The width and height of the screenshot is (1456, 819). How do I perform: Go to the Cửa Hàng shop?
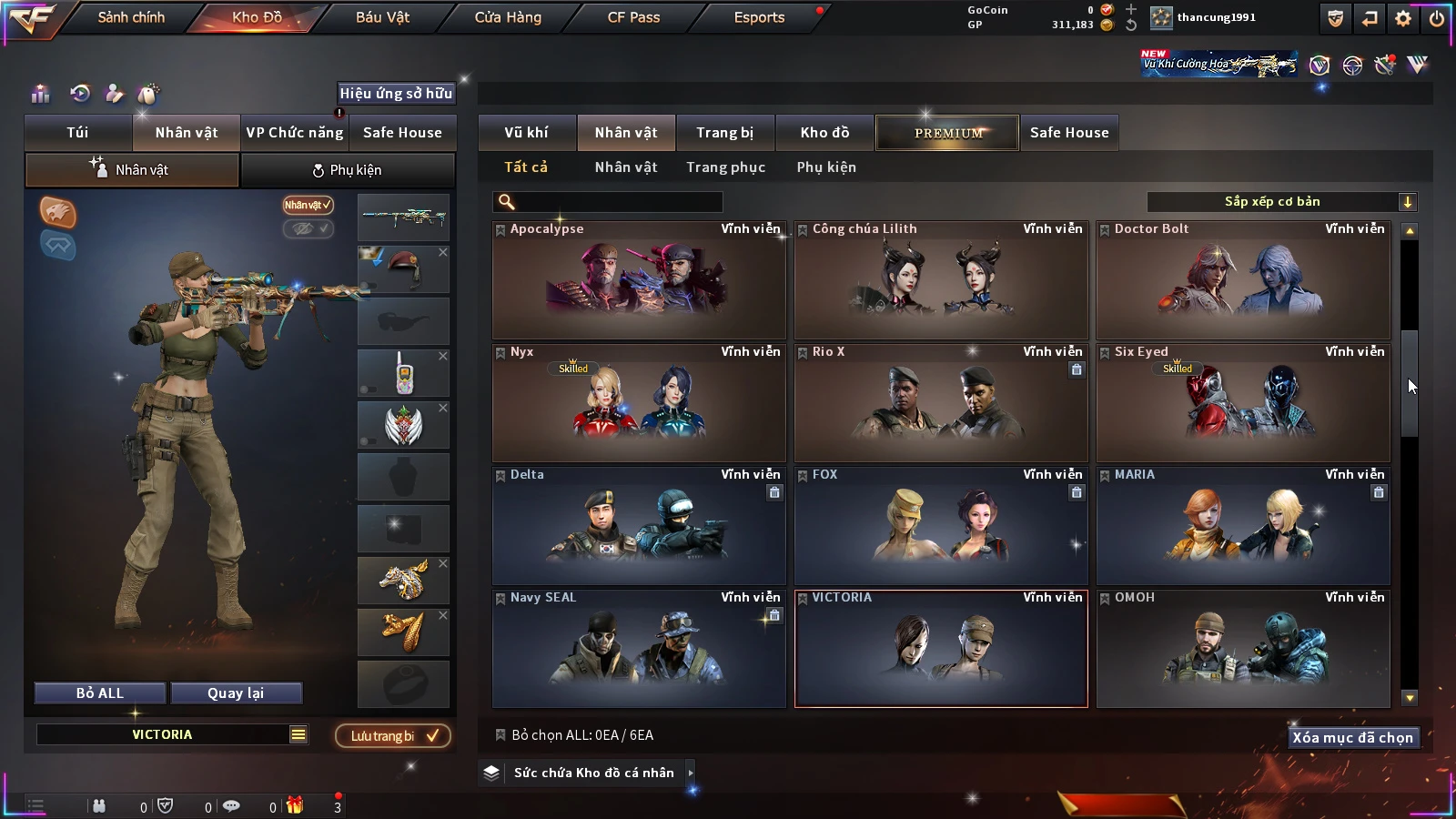tap(508, 17)
